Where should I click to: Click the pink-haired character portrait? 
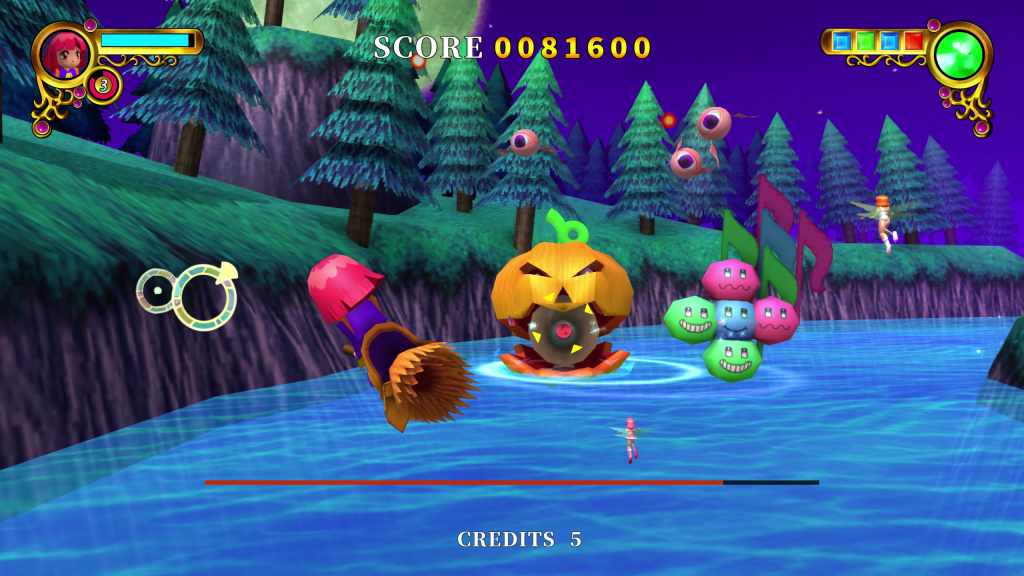(x=65, y=53)
